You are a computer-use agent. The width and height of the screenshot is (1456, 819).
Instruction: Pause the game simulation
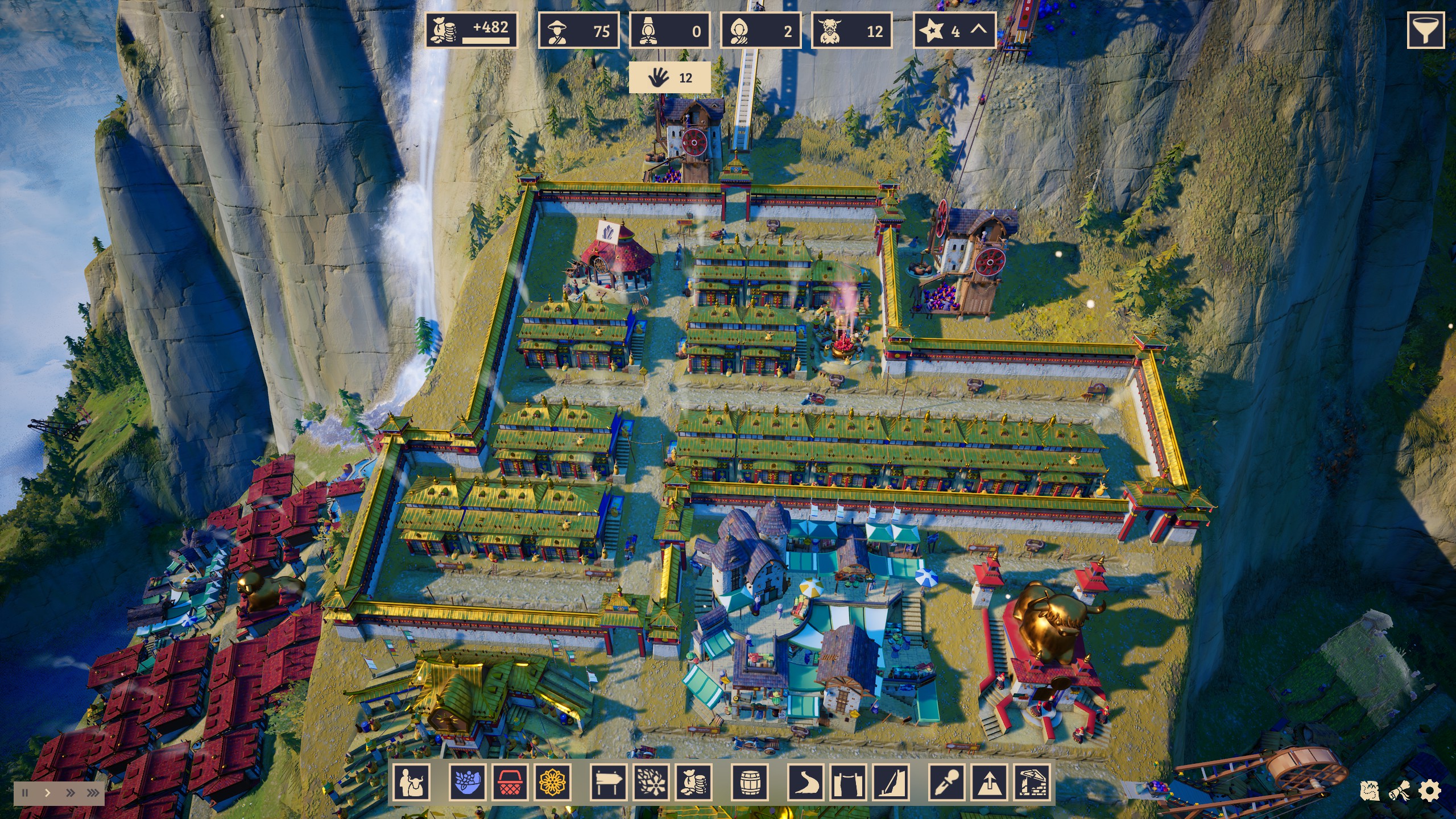pos(25,793)
